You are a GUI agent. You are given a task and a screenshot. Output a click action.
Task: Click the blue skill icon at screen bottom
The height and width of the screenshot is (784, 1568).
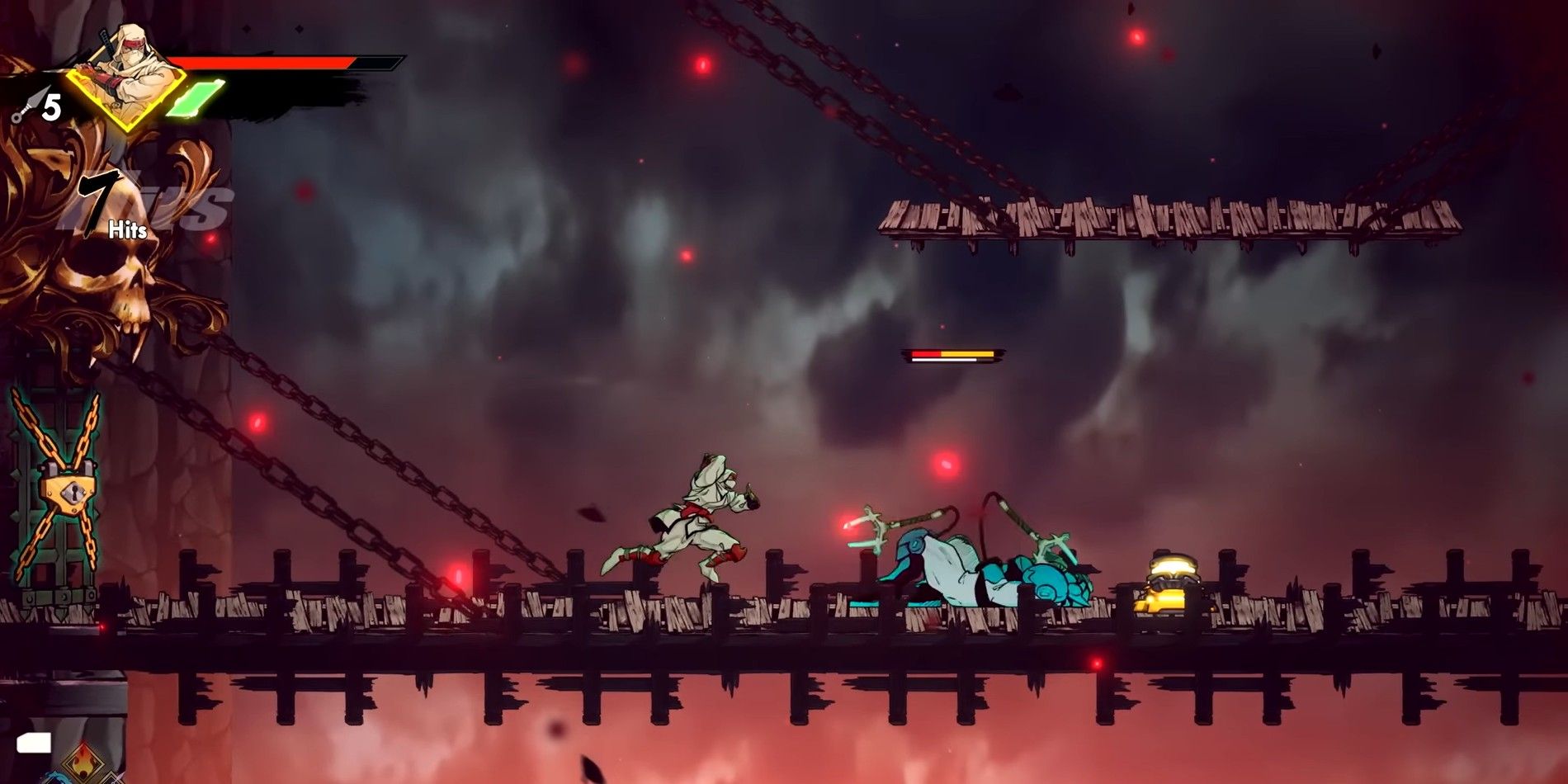pos(58,780)
